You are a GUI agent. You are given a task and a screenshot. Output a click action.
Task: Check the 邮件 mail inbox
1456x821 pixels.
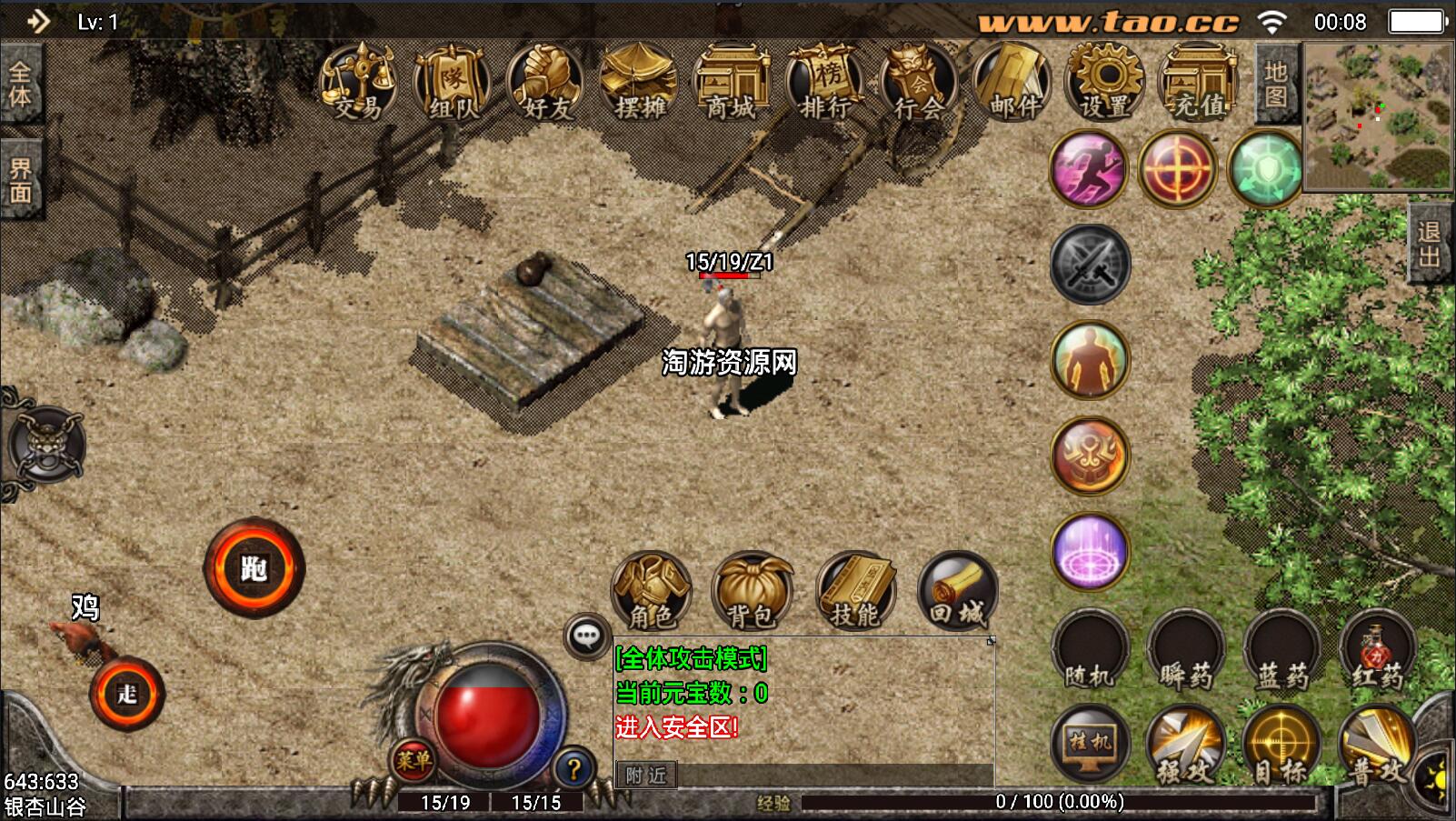point(1012,84)
